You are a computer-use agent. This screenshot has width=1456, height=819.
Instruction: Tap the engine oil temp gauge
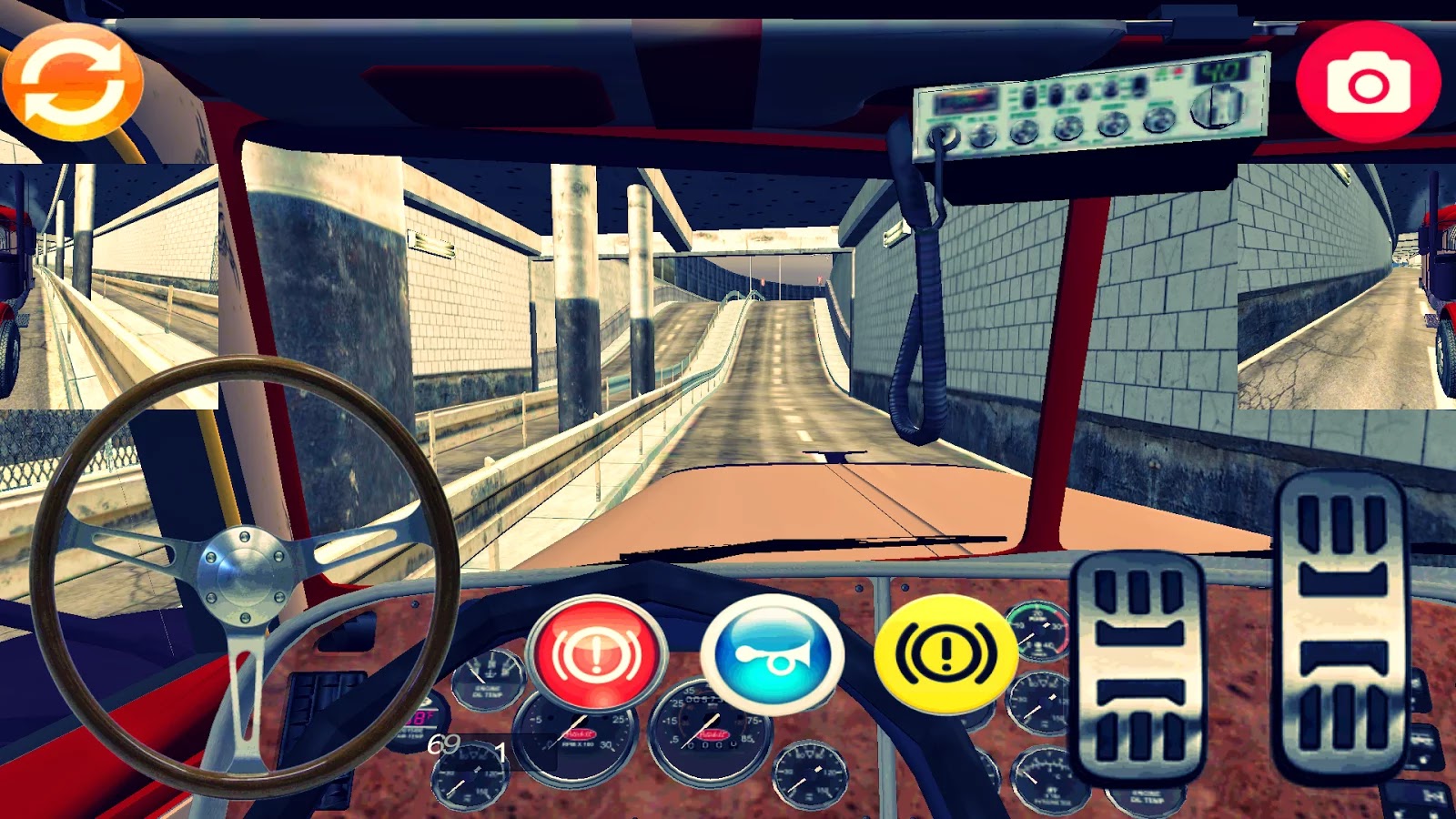click(x=488, y=678)
